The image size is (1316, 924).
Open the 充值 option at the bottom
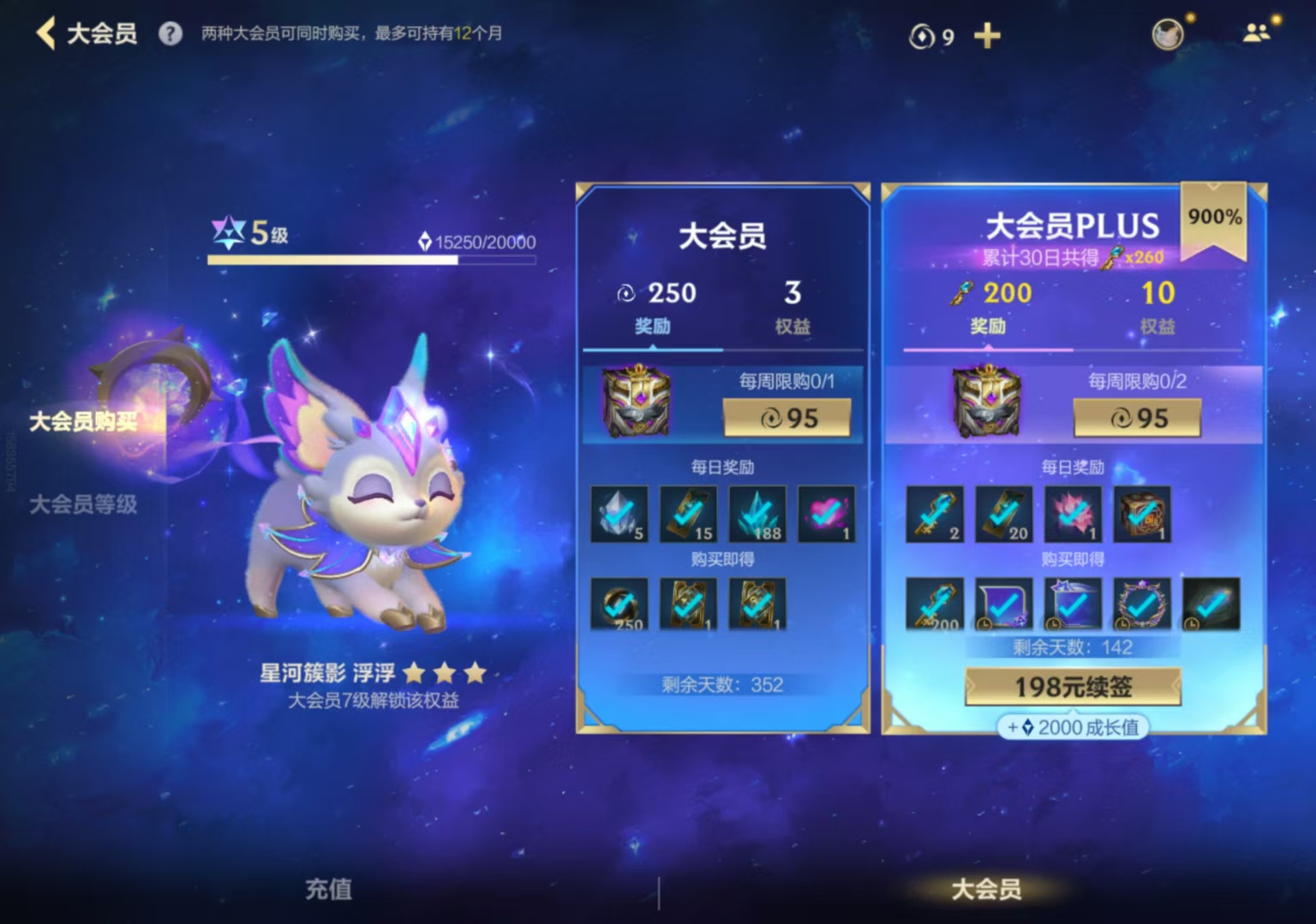(328, 891)
